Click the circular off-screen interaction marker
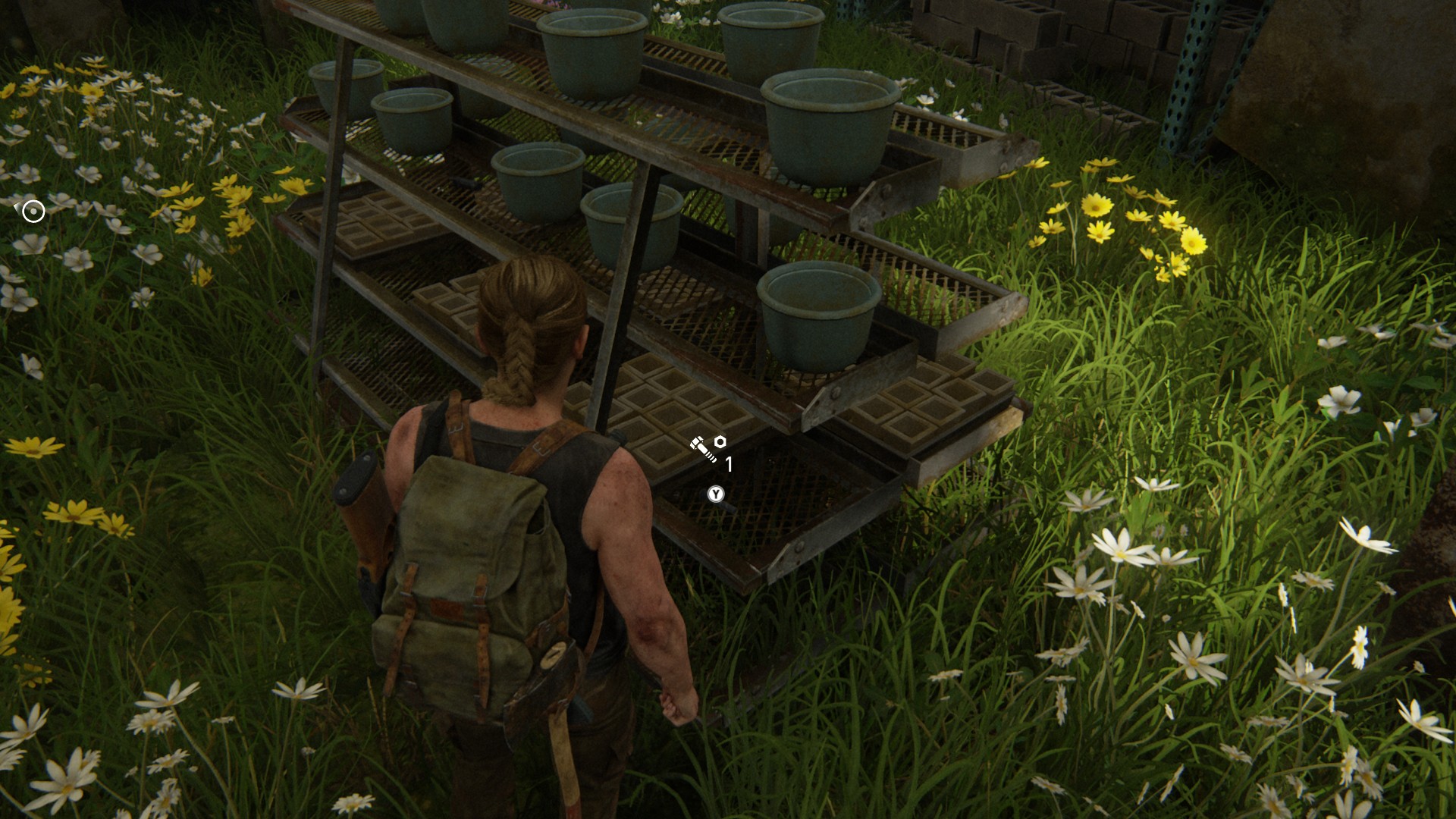The height and width of the screenshot is (819, 1456). pyautogui.click(x=33, y=212)
